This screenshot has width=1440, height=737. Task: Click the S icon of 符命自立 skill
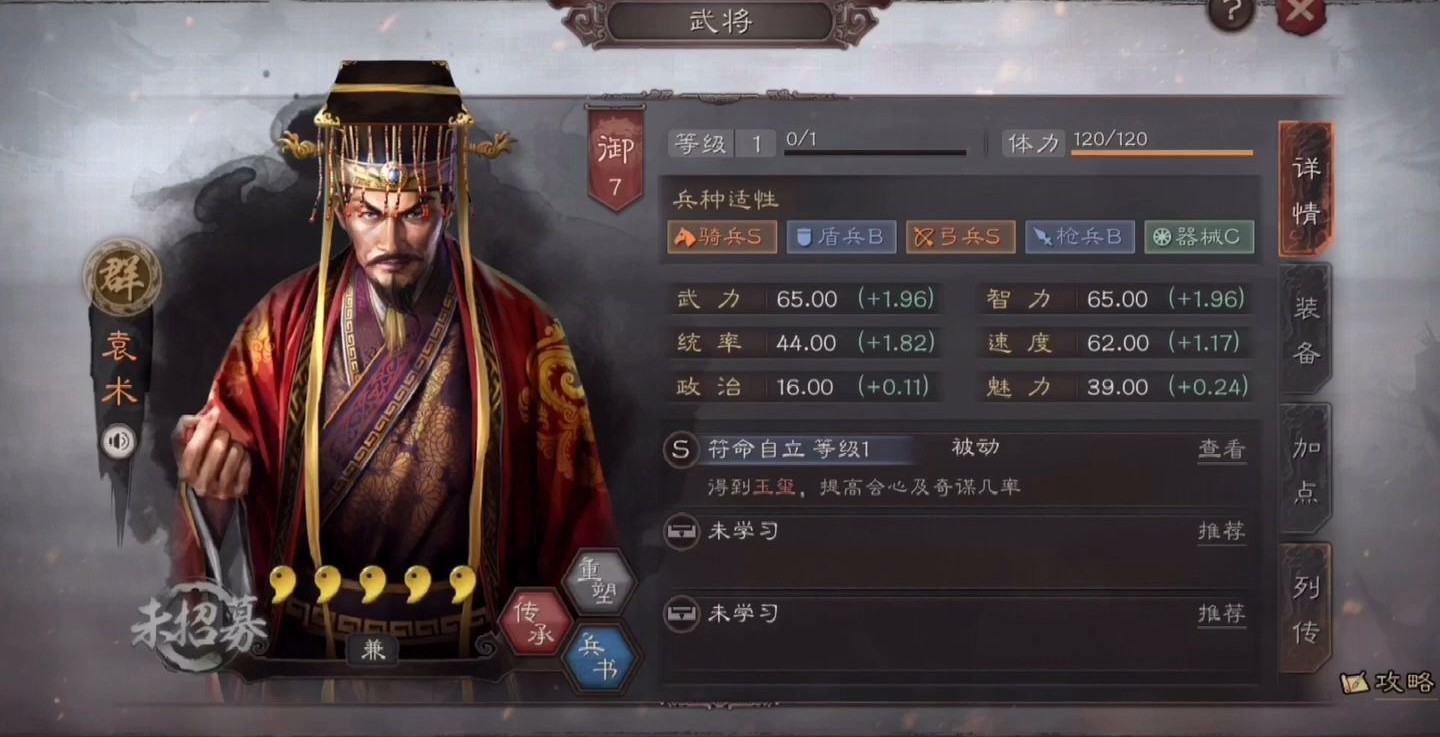[681, 450]
